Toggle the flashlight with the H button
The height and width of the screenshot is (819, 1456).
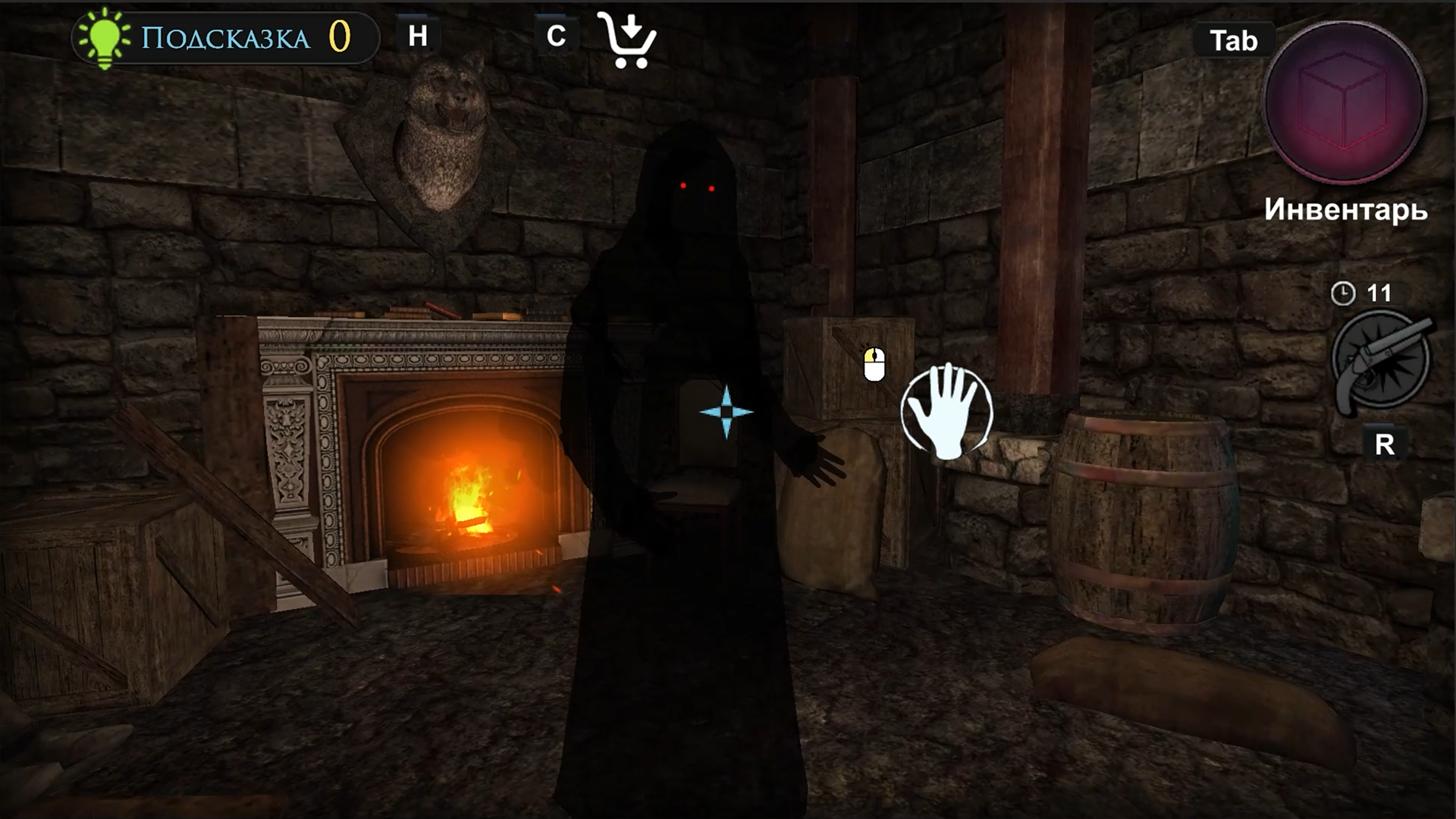pyautogui.click(x=417, y=34)
